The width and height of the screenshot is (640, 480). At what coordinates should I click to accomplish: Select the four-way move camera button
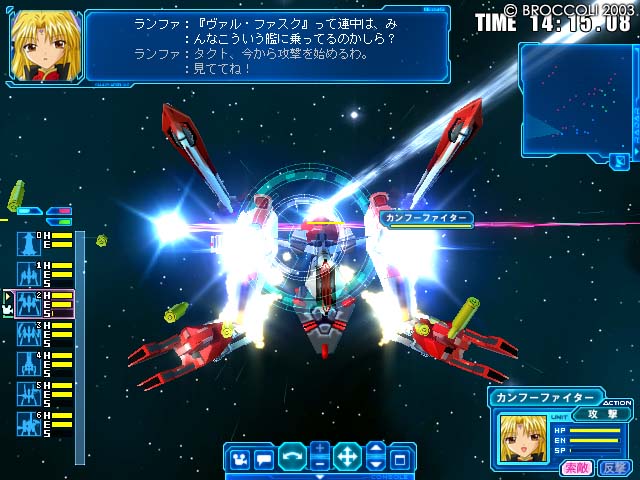click(347, 459)
